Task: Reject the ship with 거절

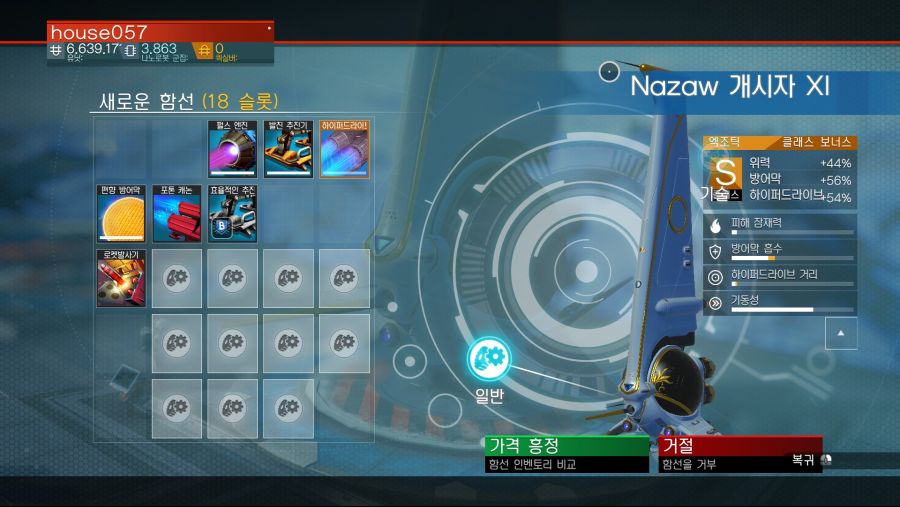Action: pos(739,446)
